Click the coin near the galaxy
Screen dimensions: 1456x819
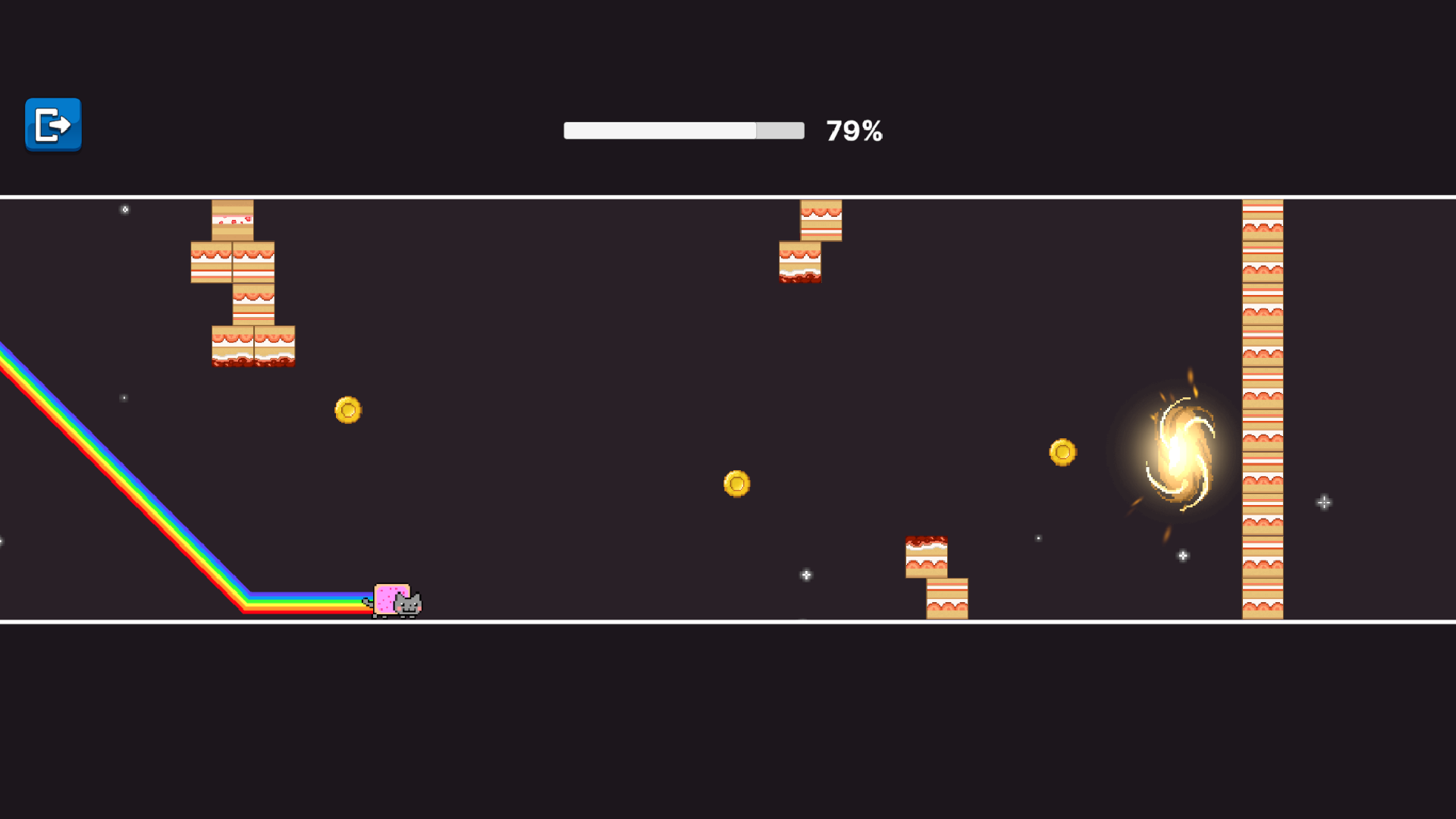tap(1063, 452)
